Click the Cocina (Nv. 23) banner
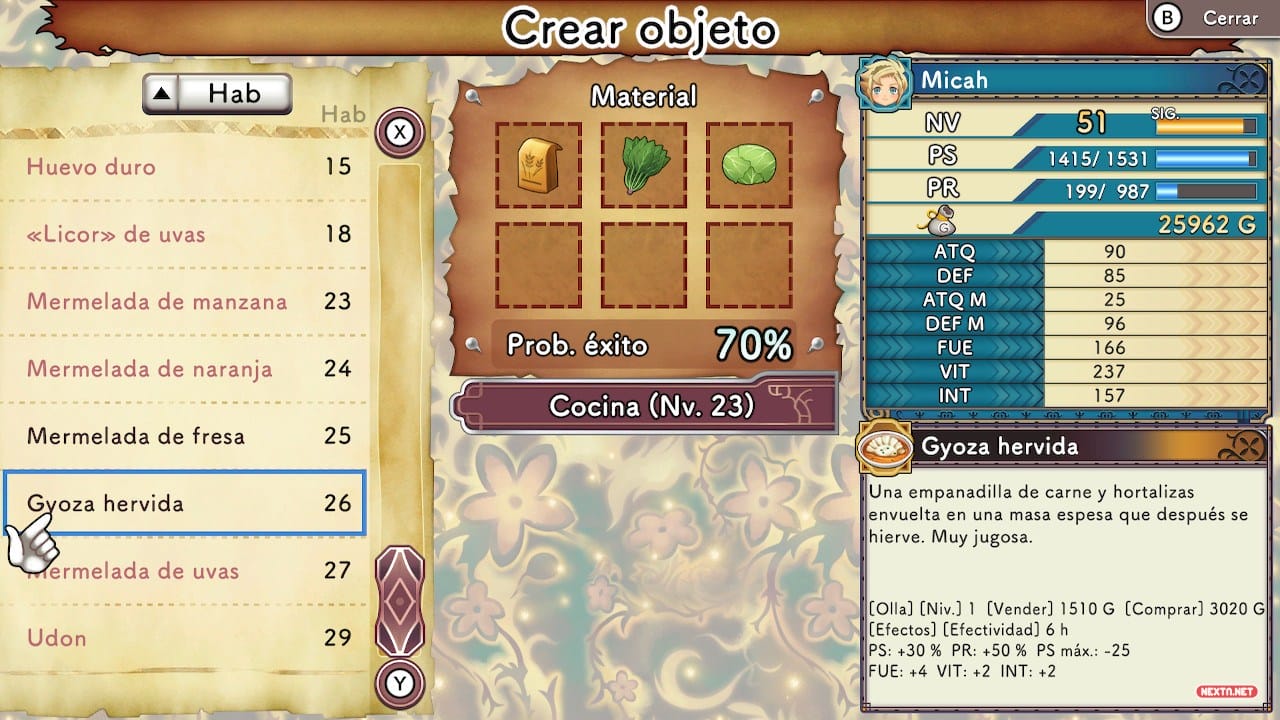Viewport: 1280px width, 720px height. click(646, 406)
